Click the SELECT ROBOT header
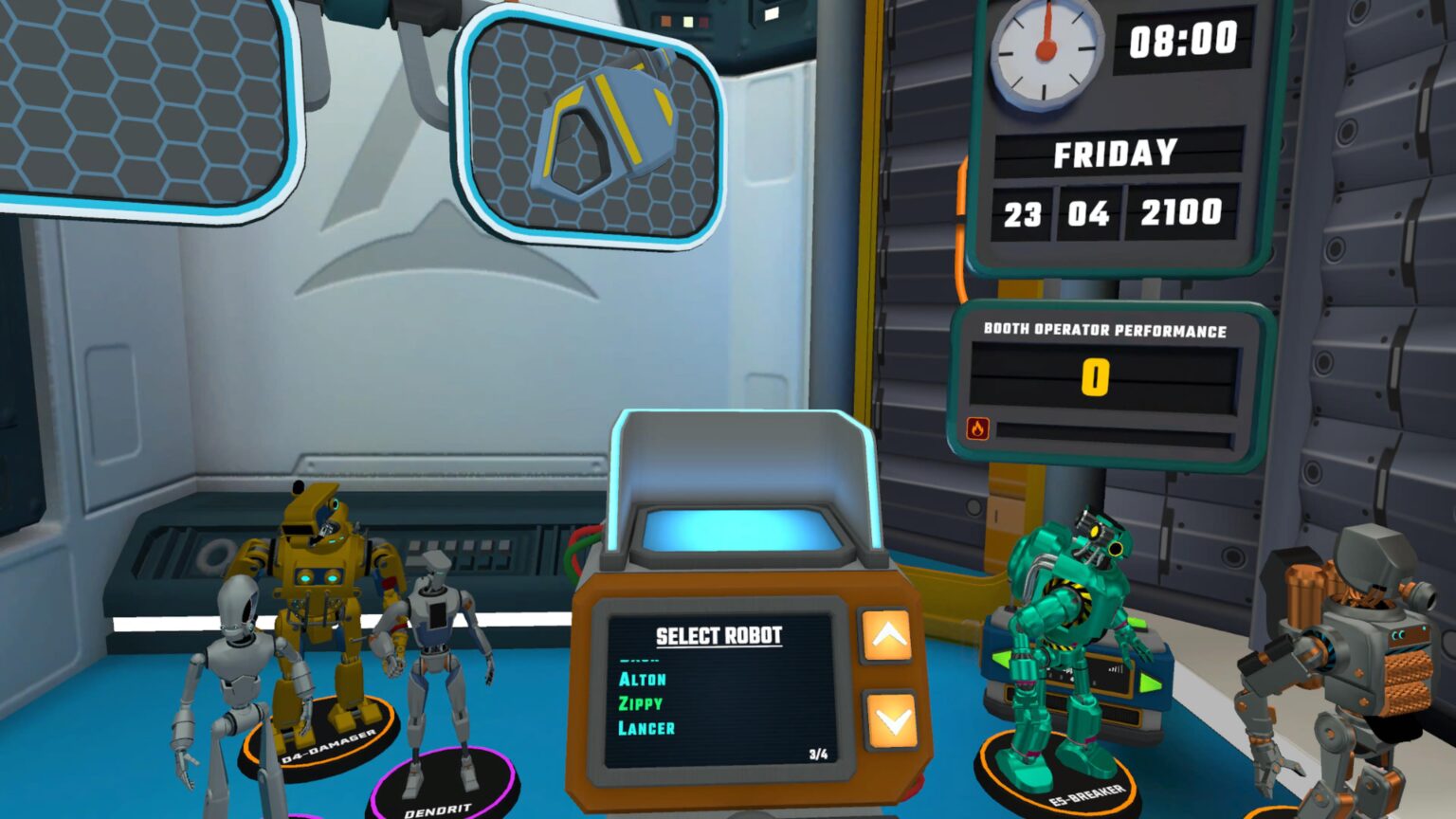Viewport: 1456px width, 819px height. pos(717,636)
